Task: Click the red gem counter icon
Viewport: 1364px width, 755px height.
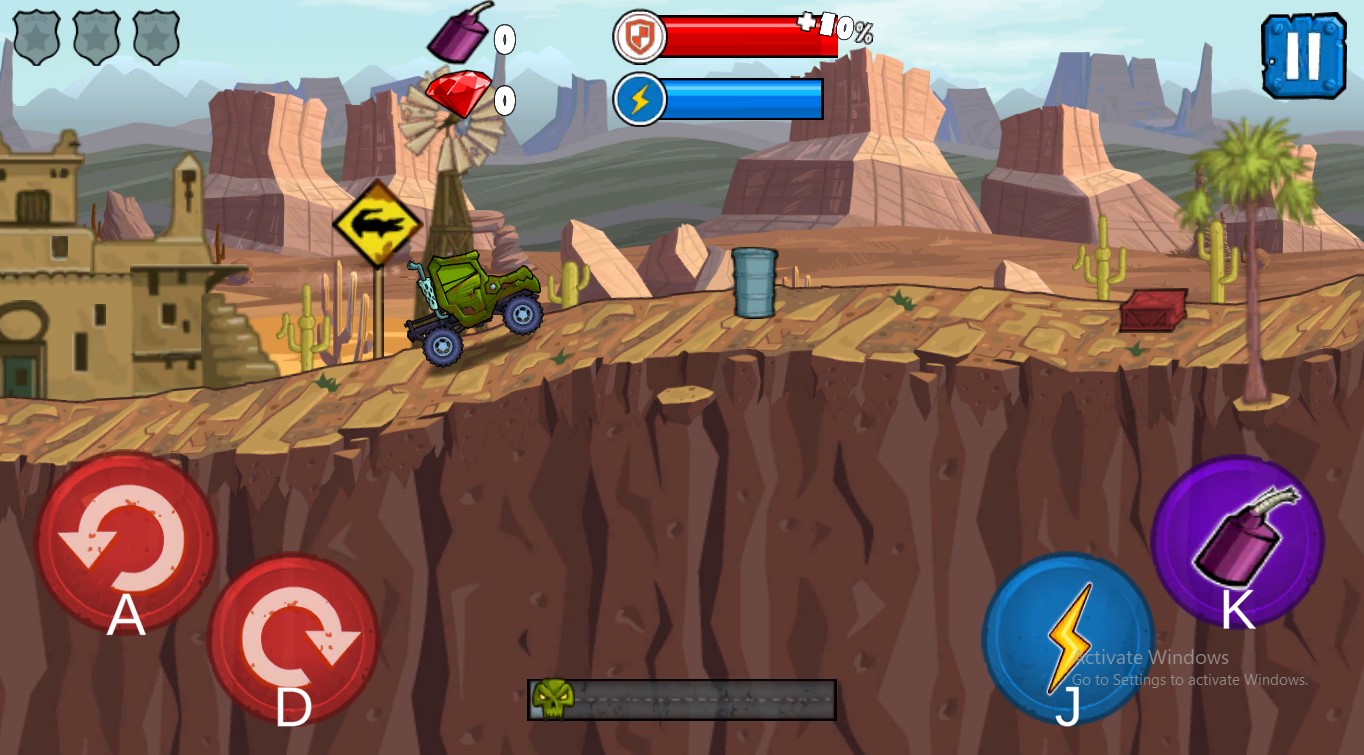Action: 461,94
